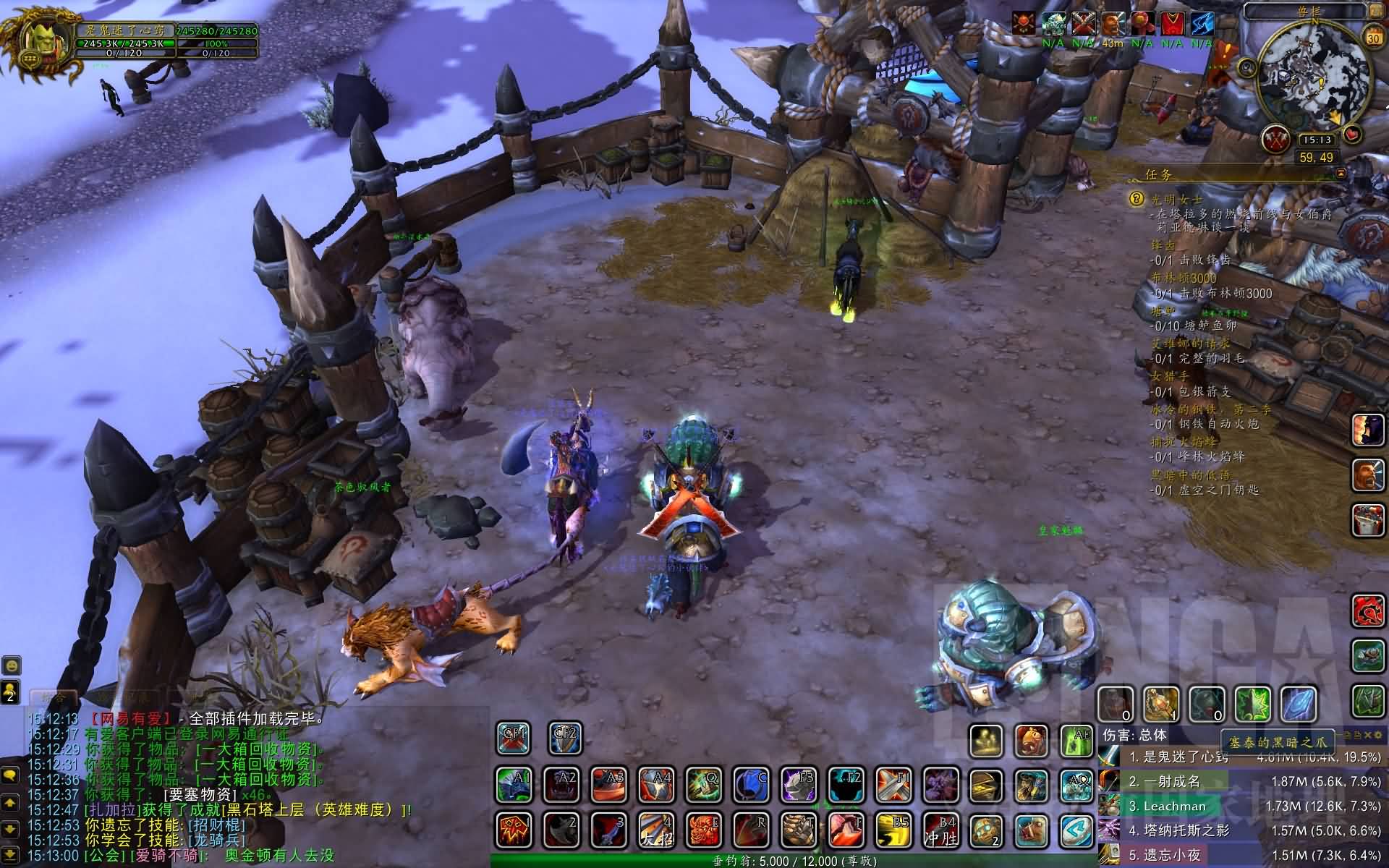Trigger the crossed swords ability bound to F1
Viewport: 1389px width, 868px height.
click(893, 785)
